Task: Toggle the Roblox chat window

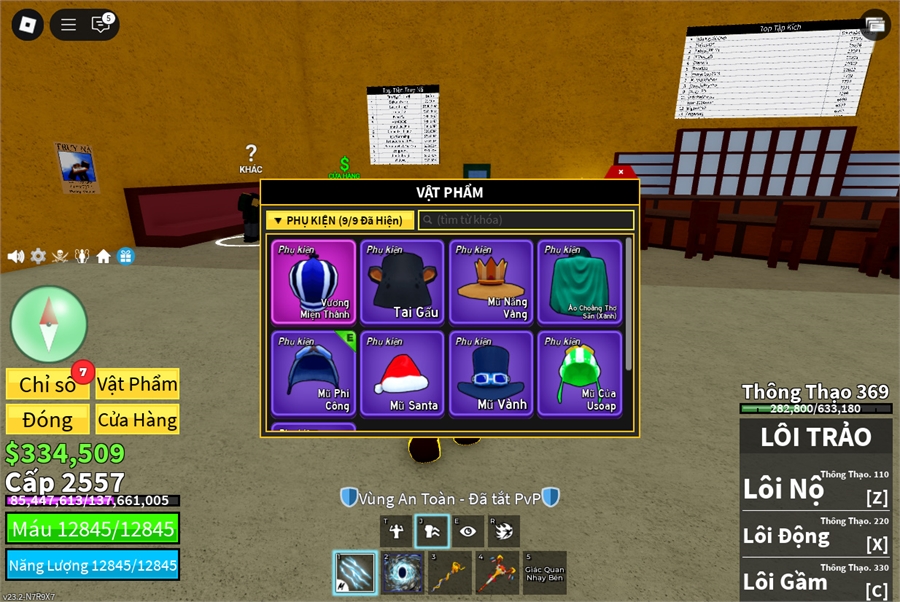Action: (101, 25)
